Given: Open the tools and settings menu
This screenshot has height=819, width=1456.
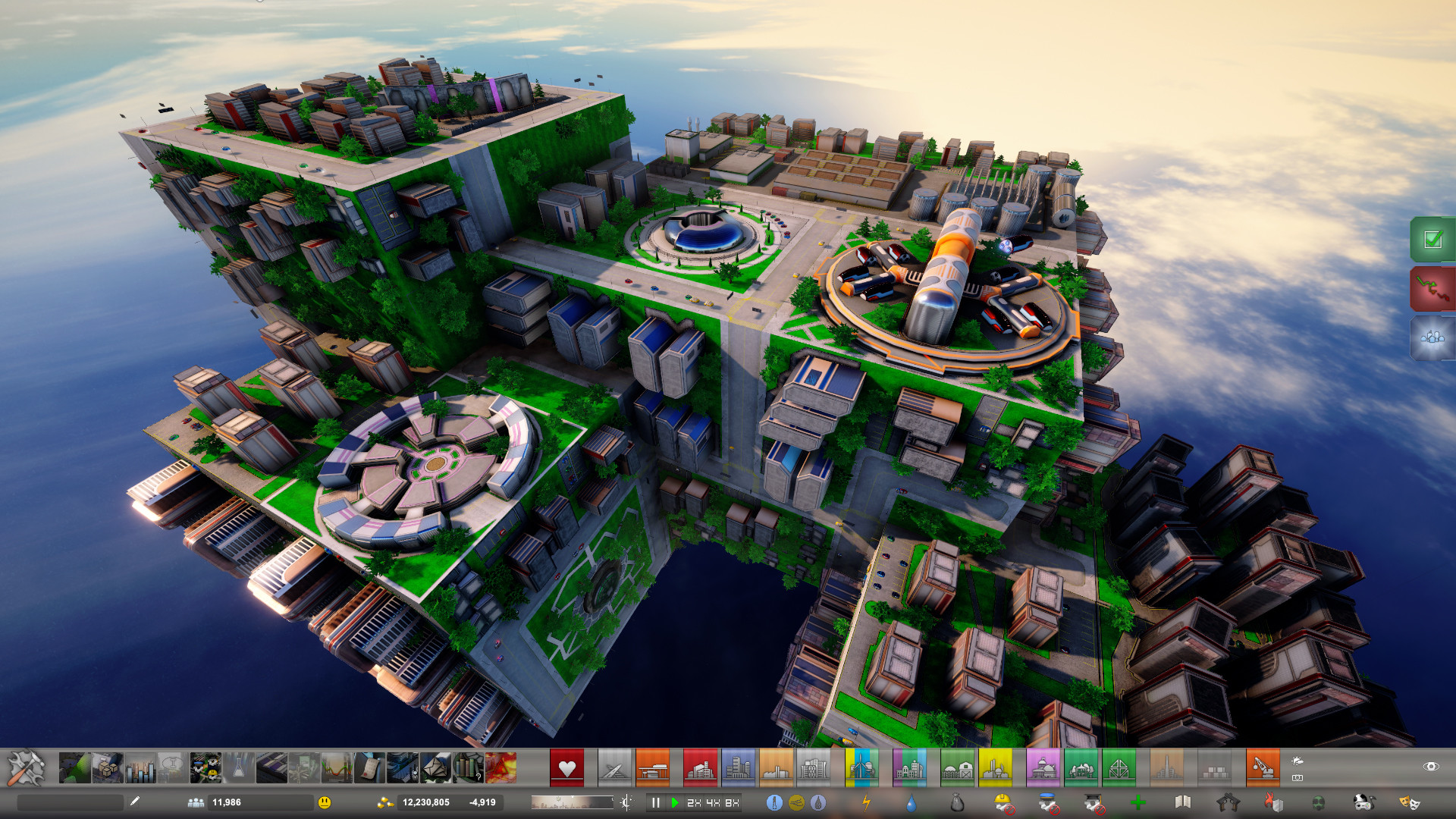Looking at the screenshot, I should point(27,769).
